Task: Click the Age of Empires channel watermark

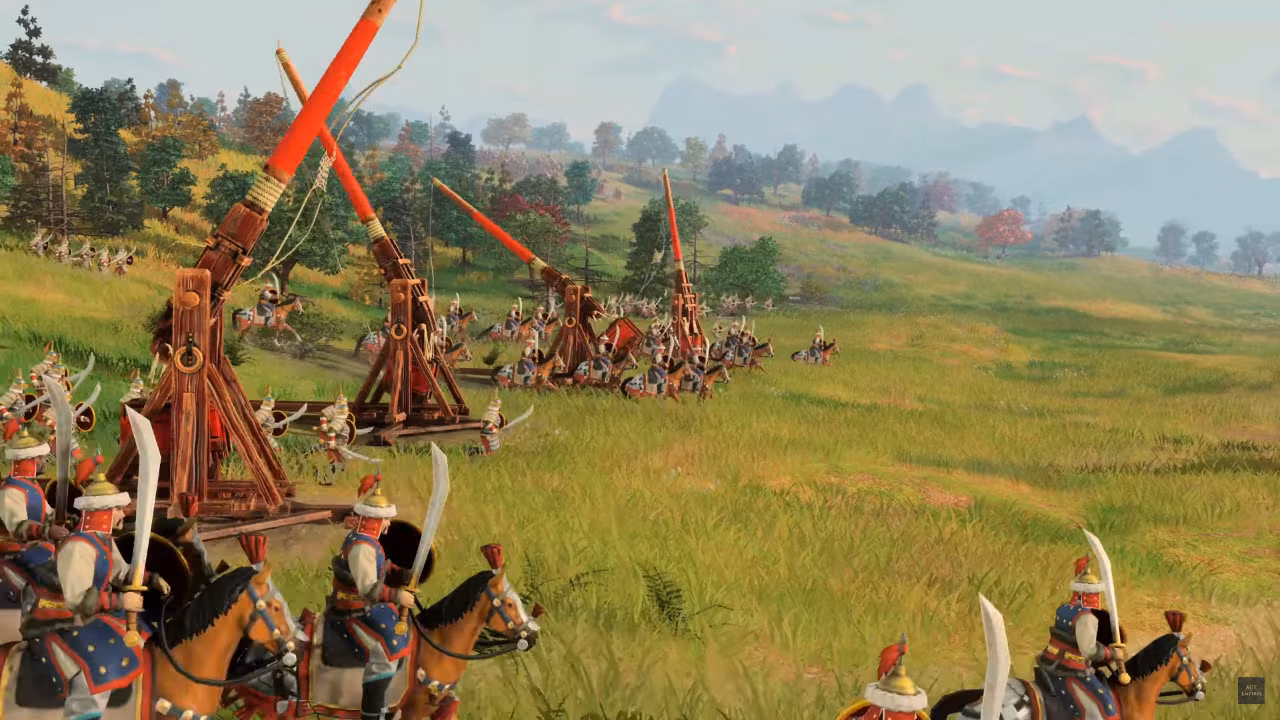Action: (x=1250, y=690)
